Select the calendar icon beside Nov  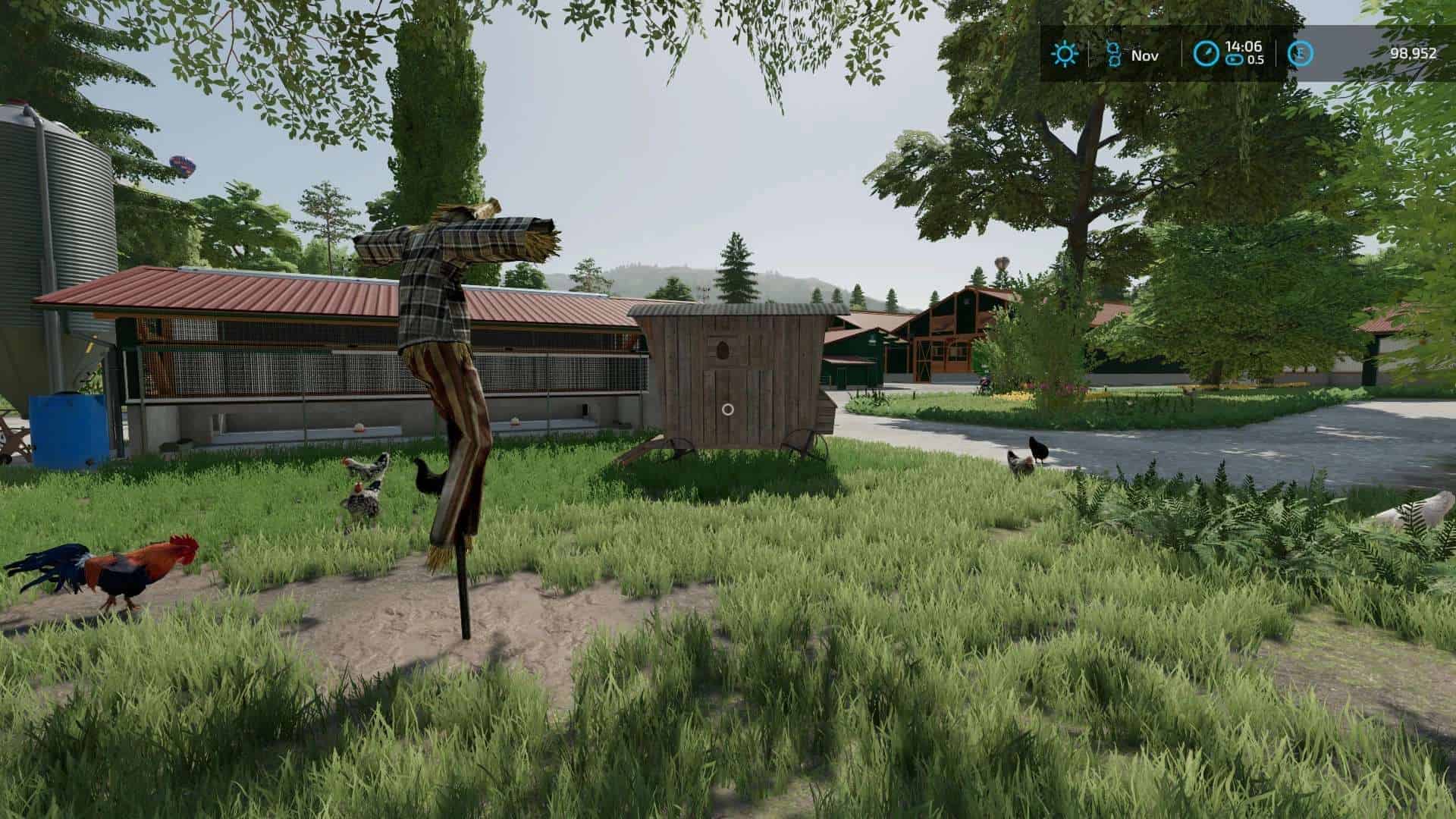(x=1113, y=54)
